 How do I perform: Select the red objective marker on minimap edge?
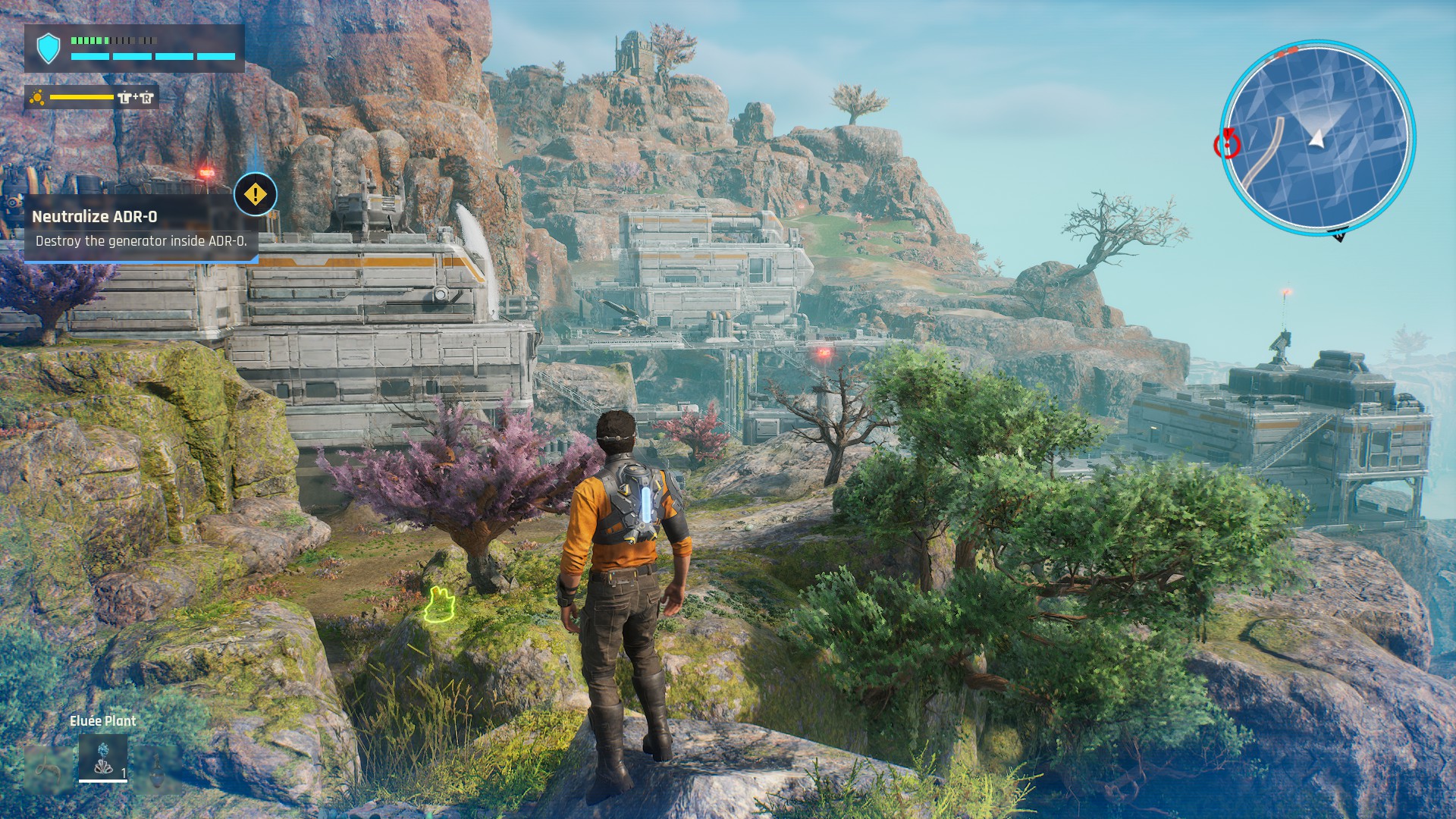pyautogui.click(x=1226, y=143)
